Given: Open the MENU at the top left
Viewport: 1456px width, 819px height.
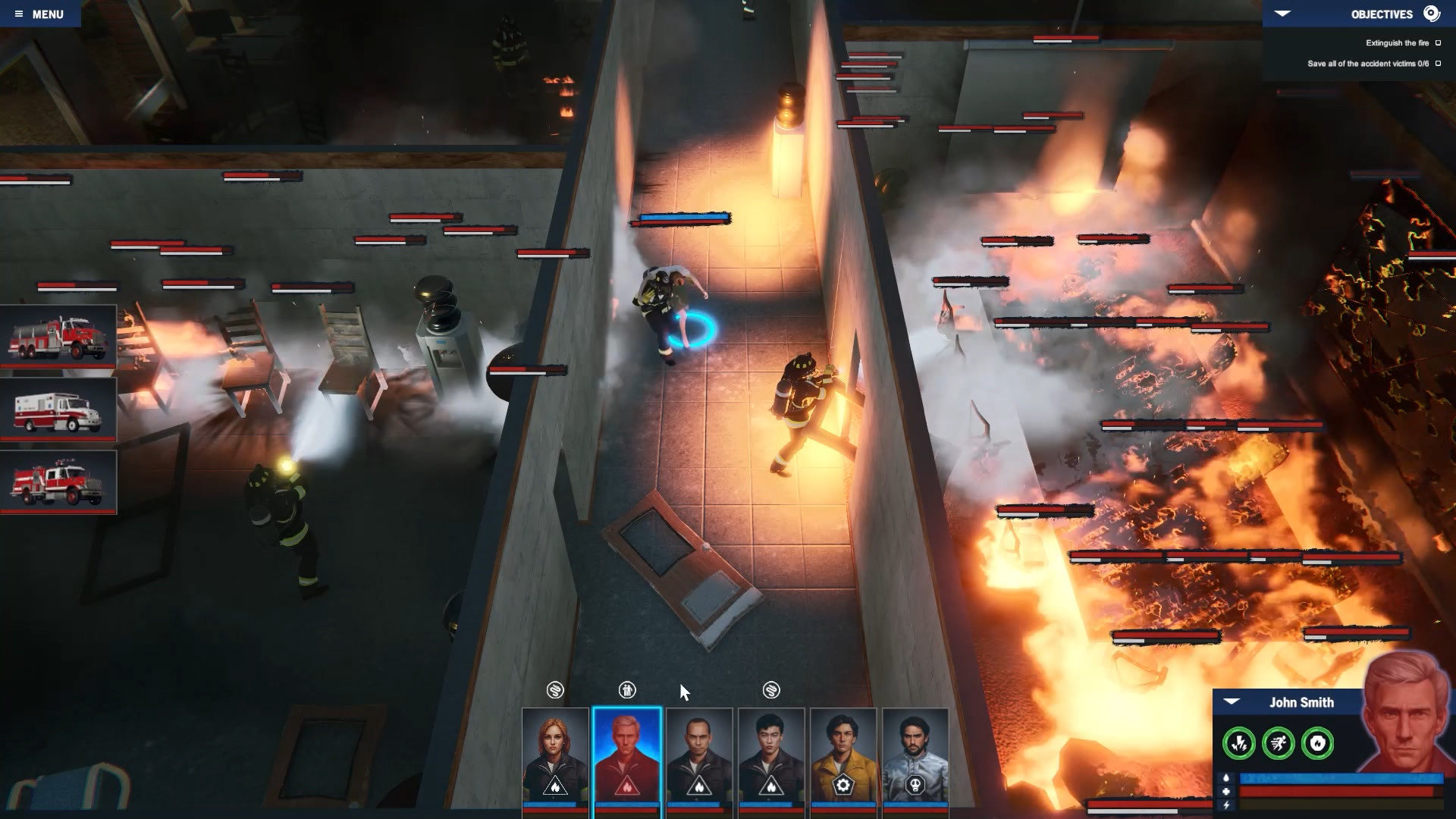Looking at the screenshot, I should point(47,13).
